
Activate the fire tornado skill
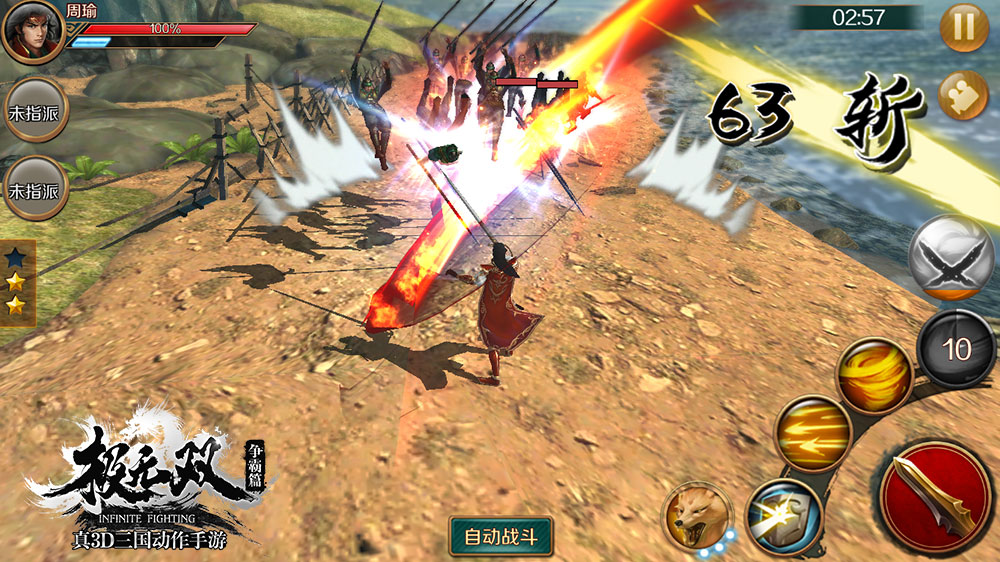coord(874,375)
